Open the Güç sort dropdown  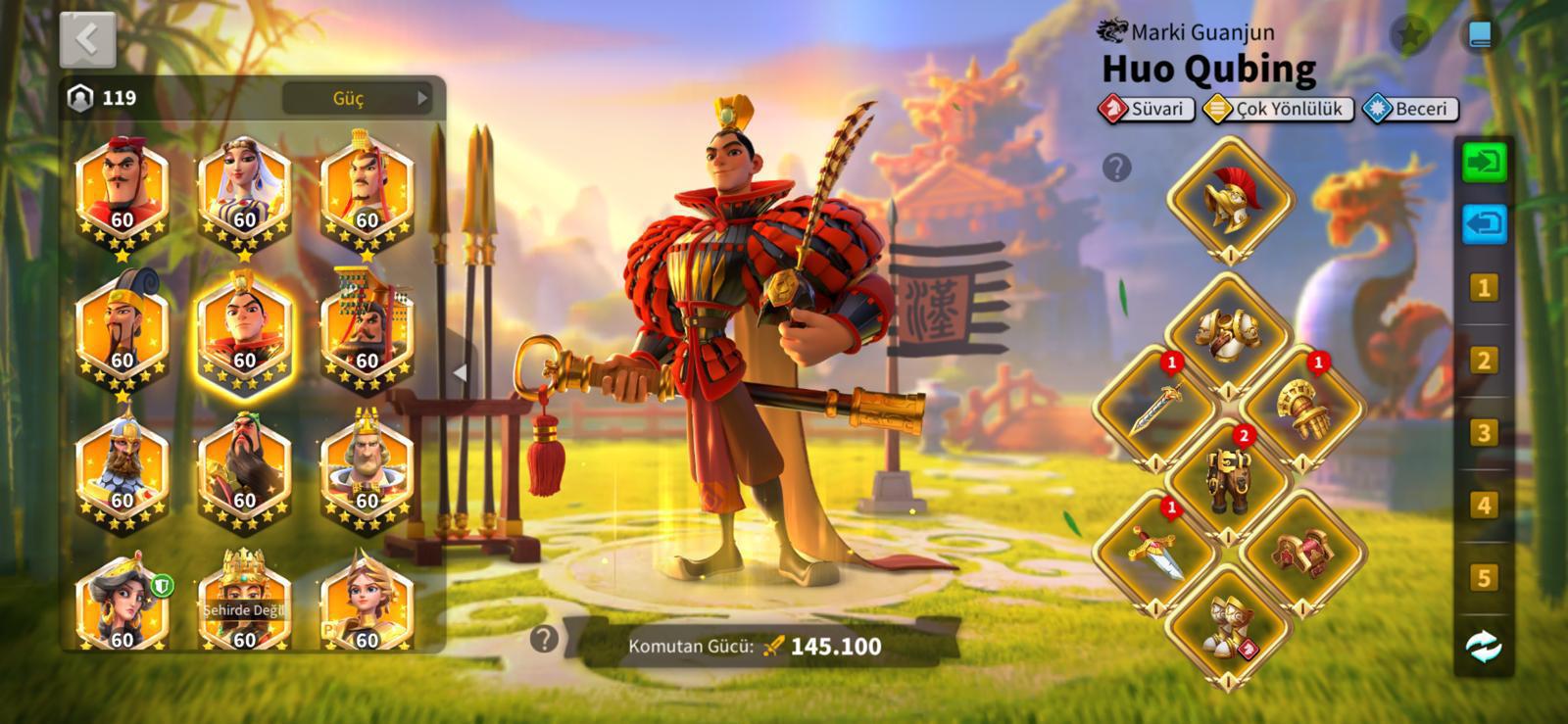357,98
